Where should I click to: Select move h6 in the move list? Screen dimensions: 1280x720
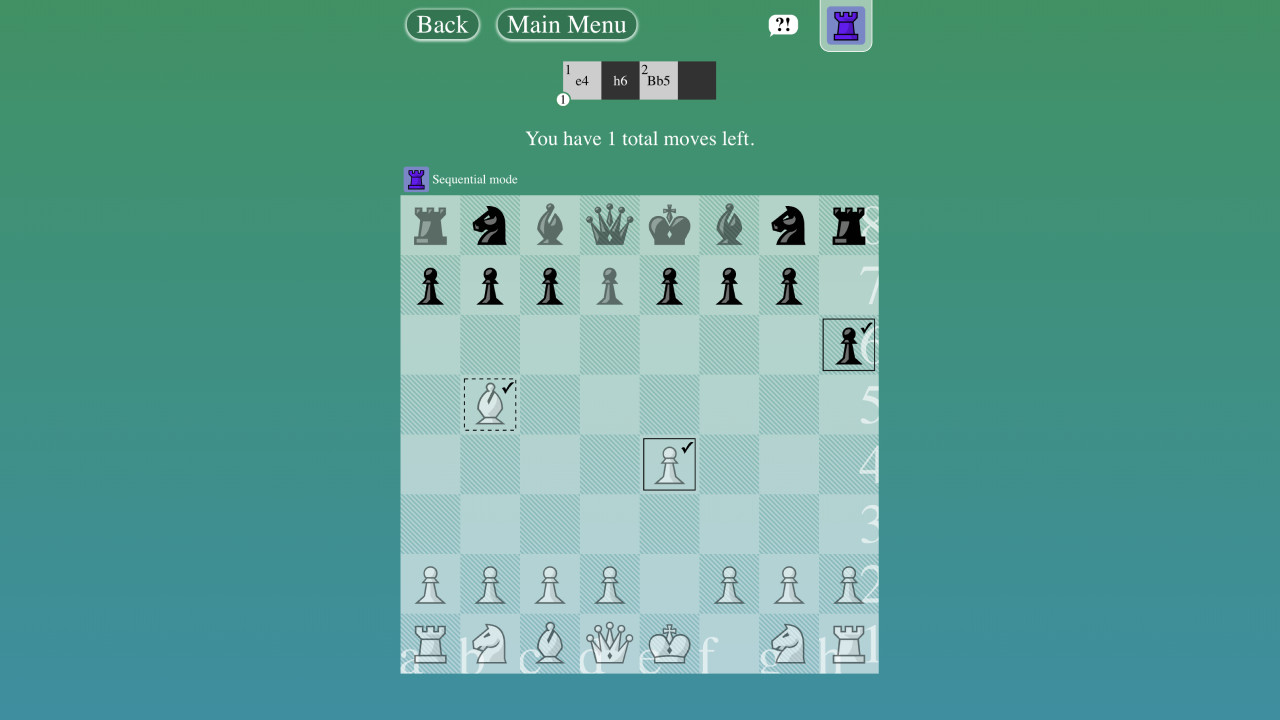click(620, 80)
